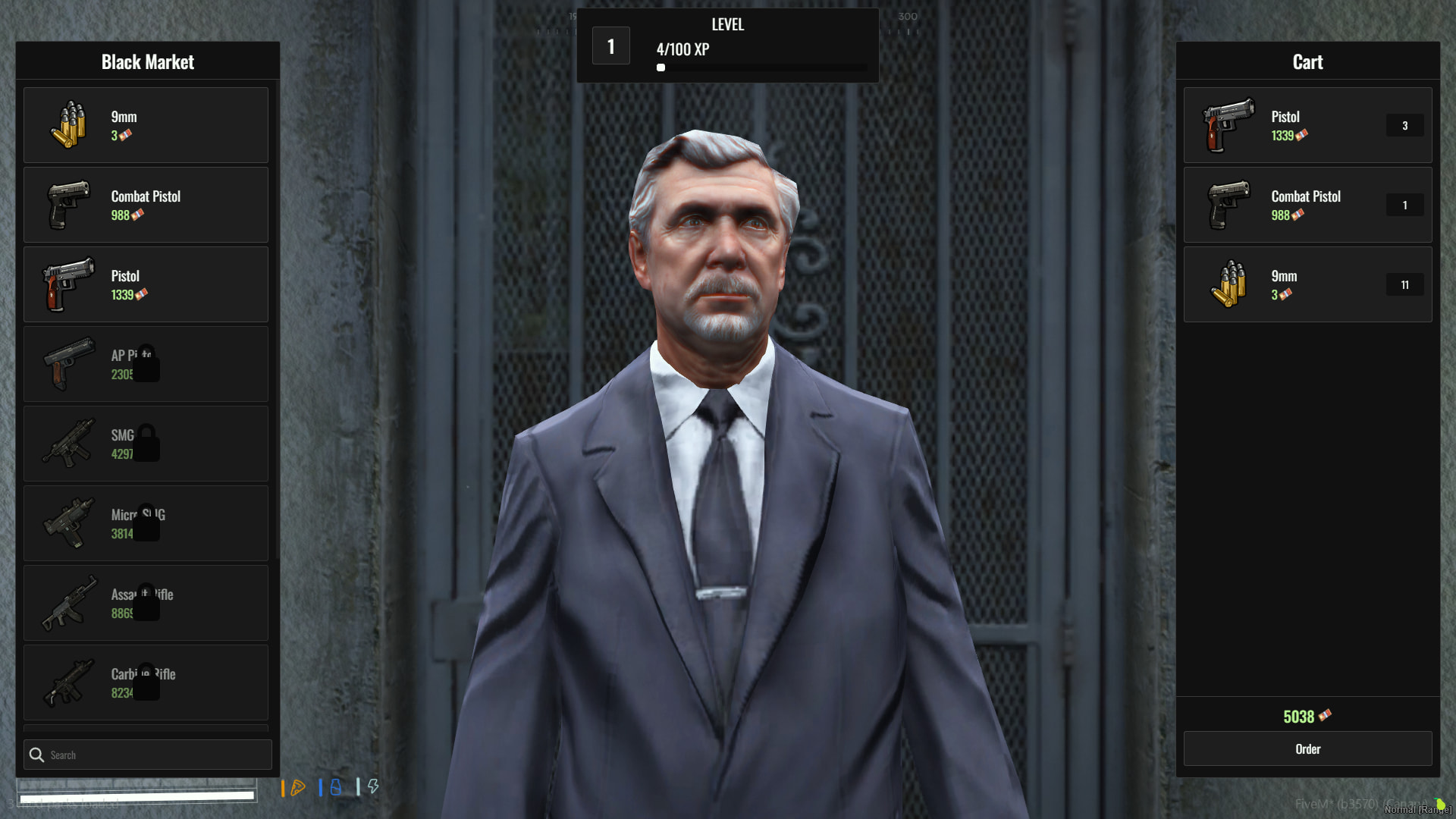Focus the Black Market search field
This screenshot has height=819, width=1456.
pos(155,755)
